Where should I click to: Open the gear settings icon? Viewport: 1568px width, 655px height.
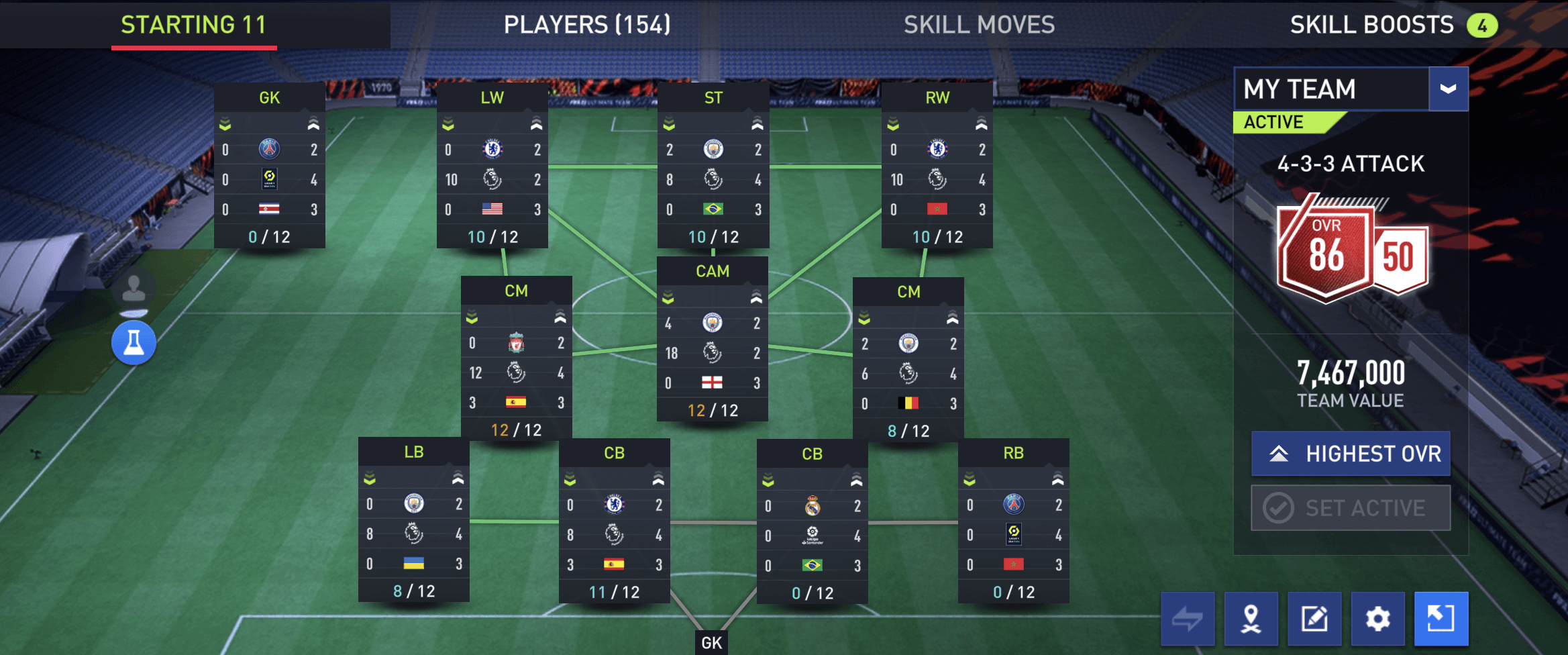point(1377,618)
